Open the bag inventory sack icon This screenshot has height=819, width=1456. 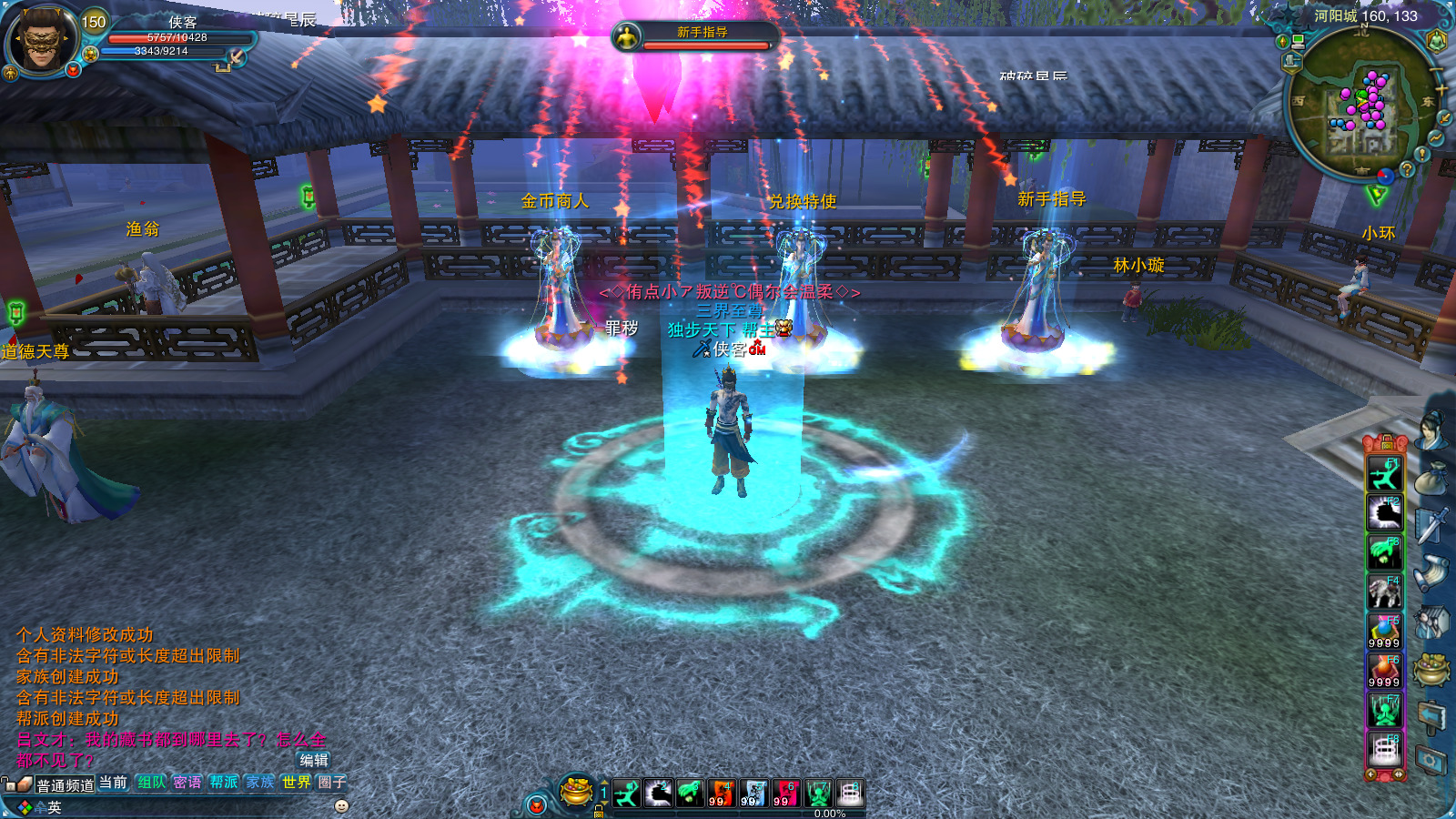pyautogui.click(x=1431, y=479)
